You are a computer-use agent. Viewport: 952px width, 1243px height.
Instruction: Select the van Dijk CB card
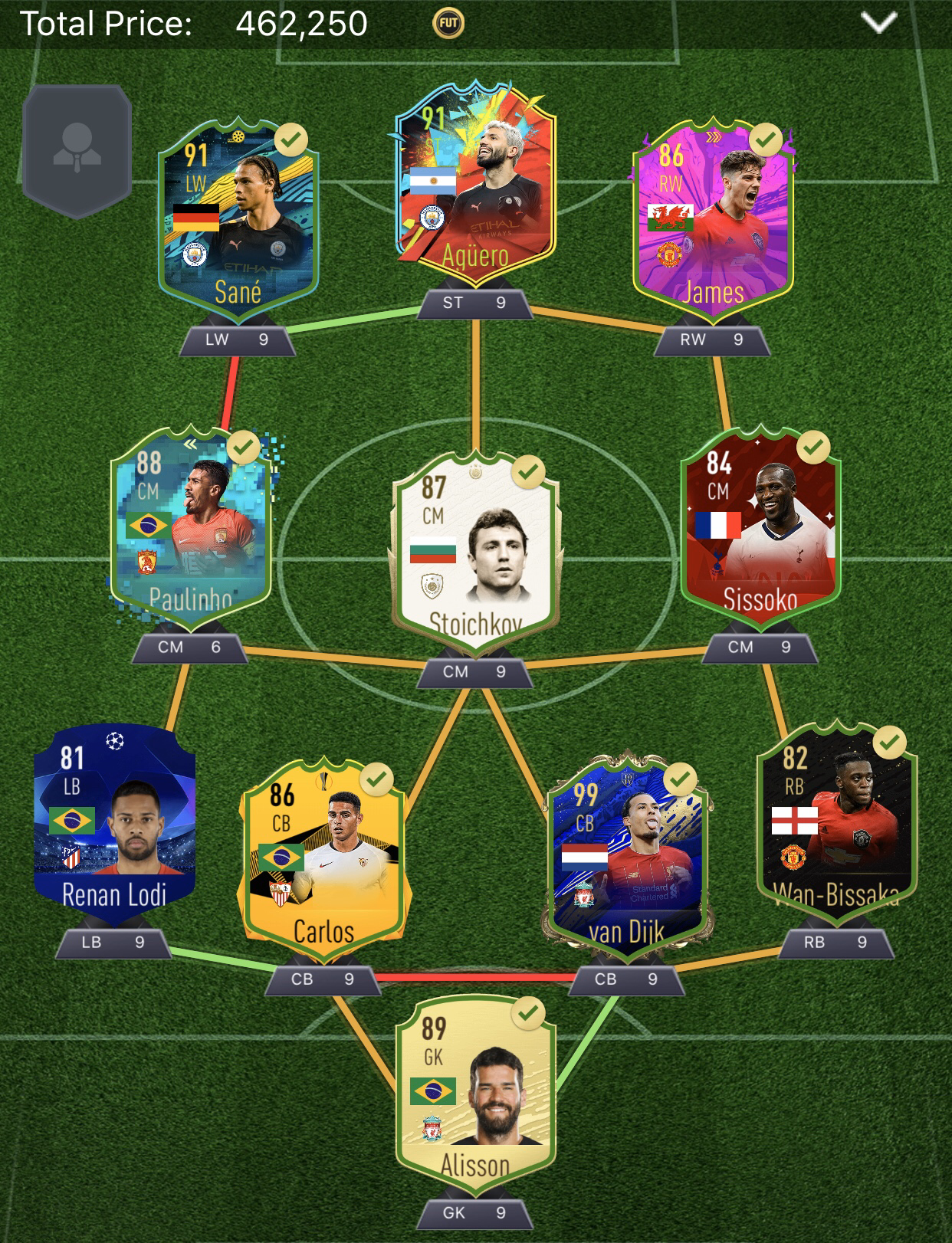coord(628,858)
